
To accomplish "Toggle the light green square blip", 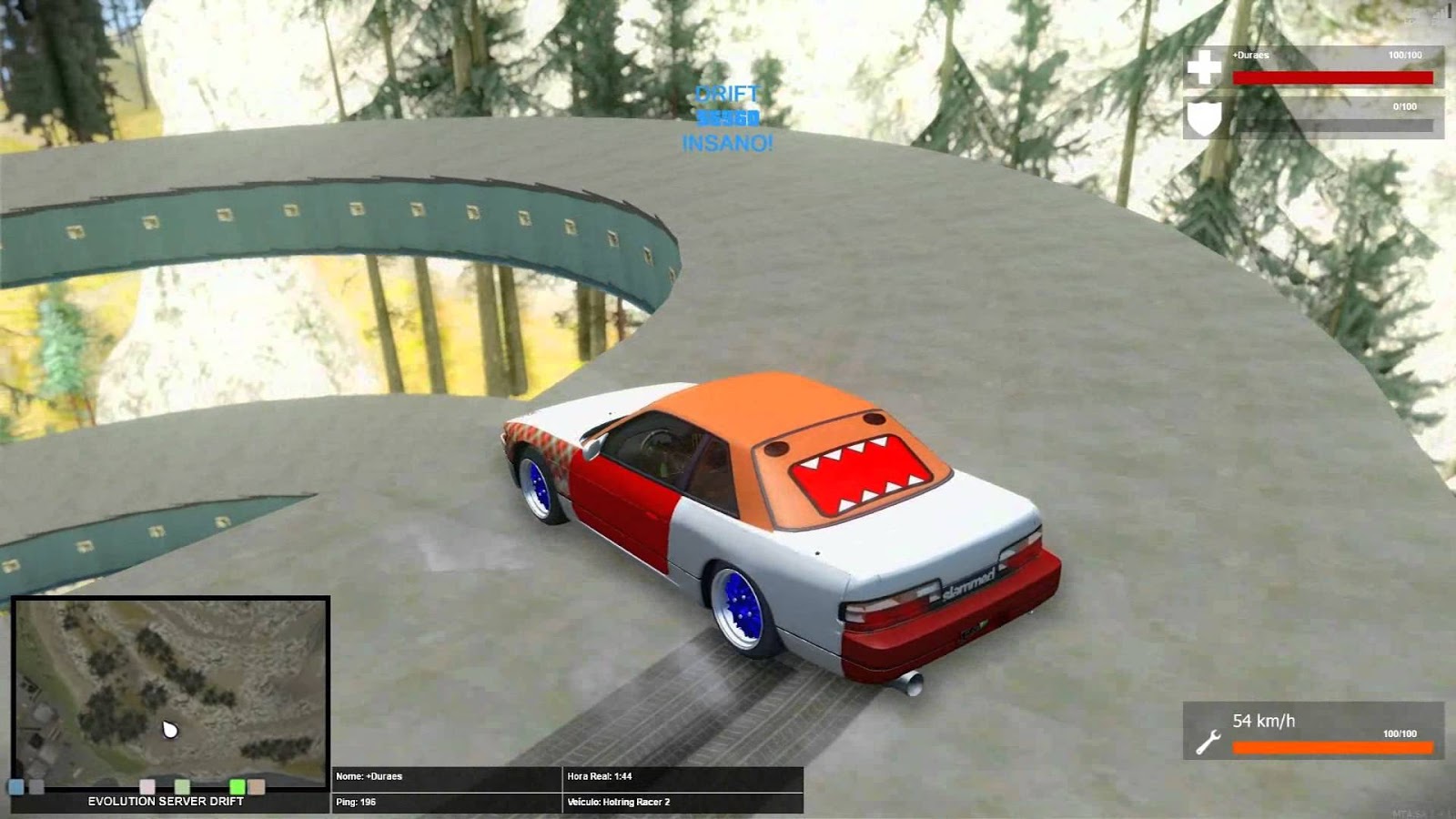I will point(182,786).
